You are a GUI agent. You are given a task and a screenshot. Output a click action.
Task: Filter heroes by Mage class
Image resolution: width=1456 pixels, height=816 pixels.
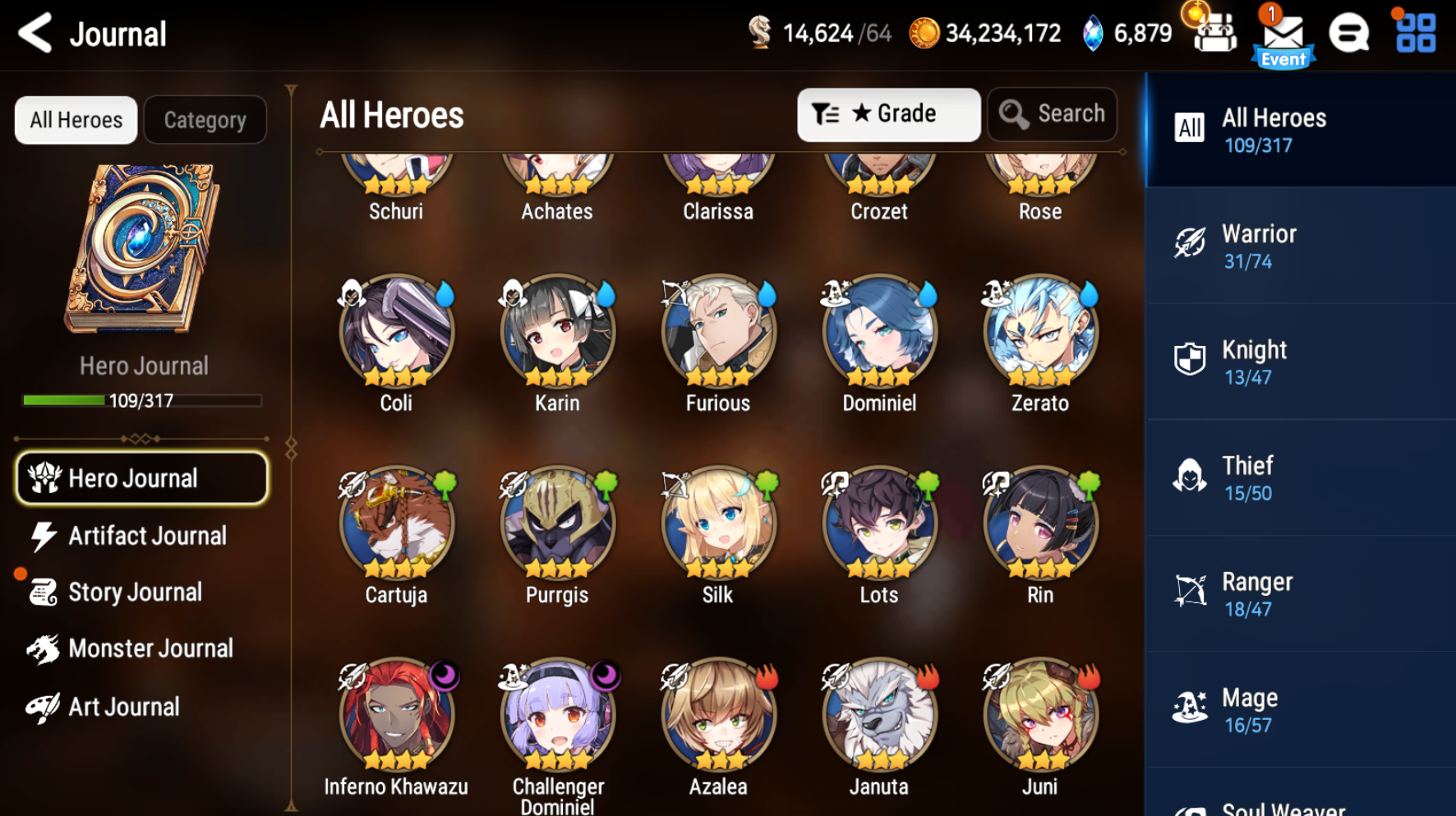[1298, 709]
